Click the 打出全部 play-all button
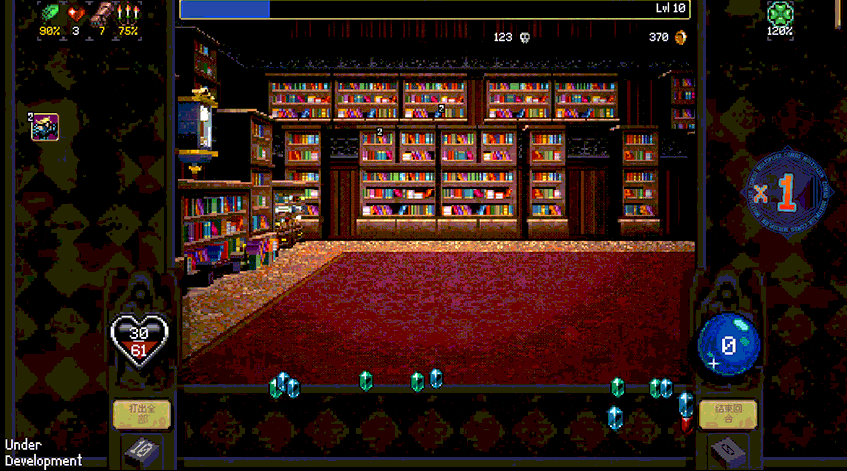The width and height of the screenshot is (847, 471). pos(141,412)
